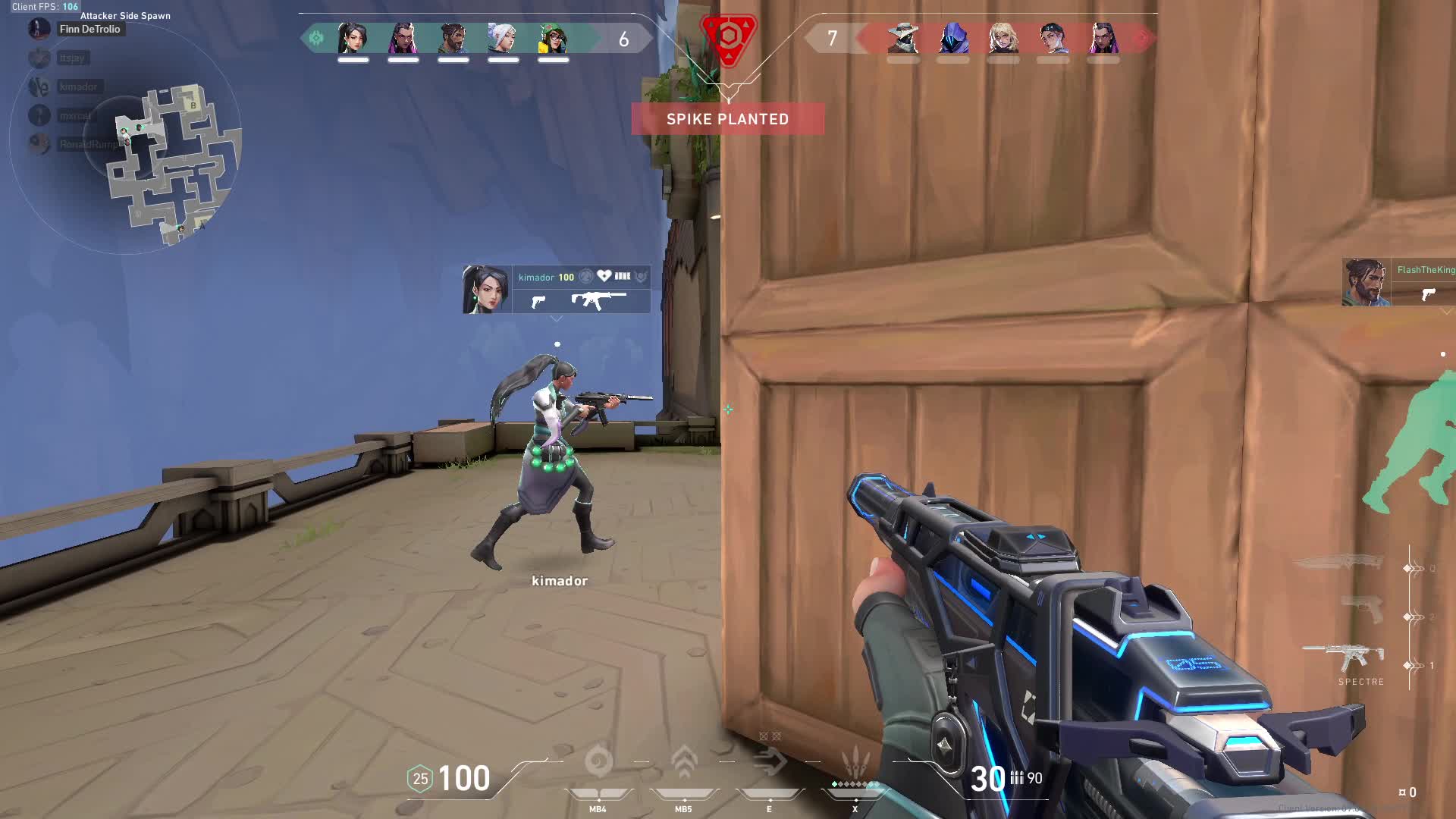Screen dimensions: 1456x819
Task: Click the SPIKE PLANTED banner
Action: (727, 119)
